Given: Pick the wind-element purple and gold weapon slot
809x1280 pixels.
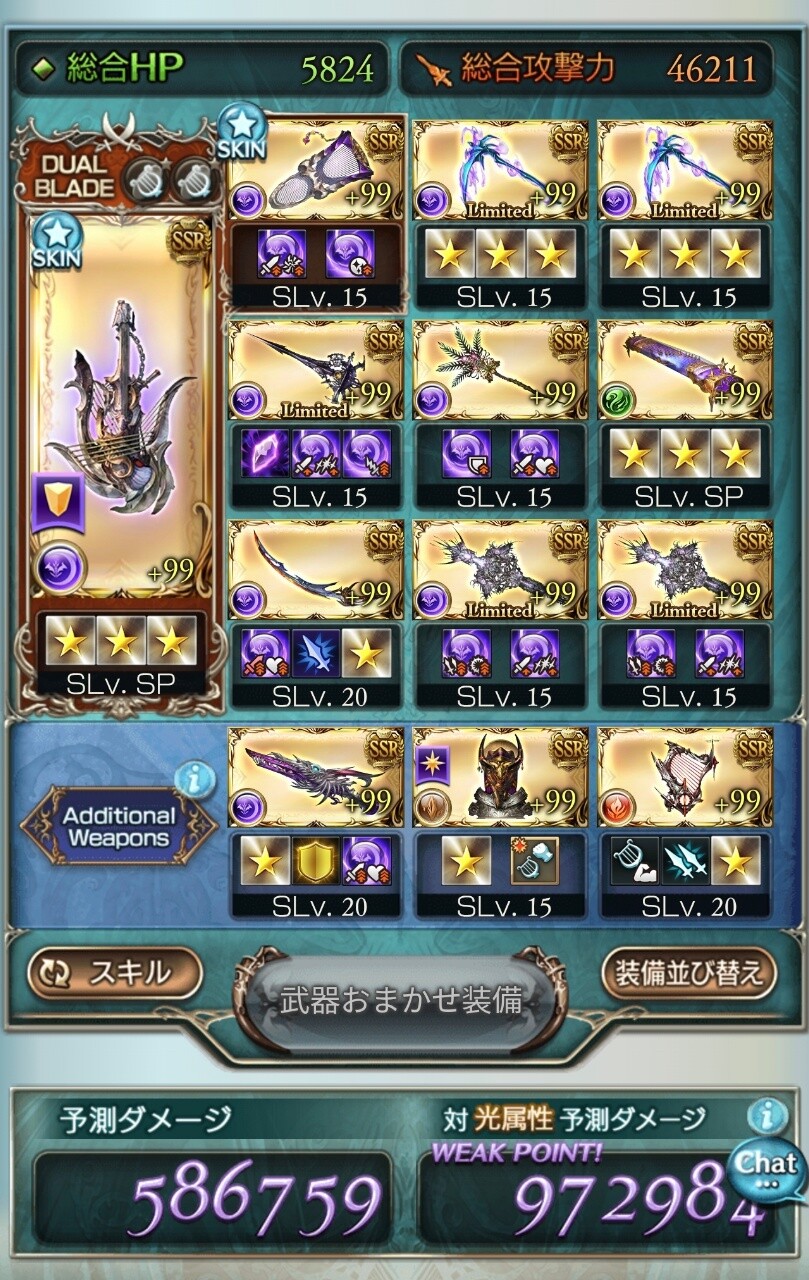Looking at the screenshot, I should [x=685, y=370].
